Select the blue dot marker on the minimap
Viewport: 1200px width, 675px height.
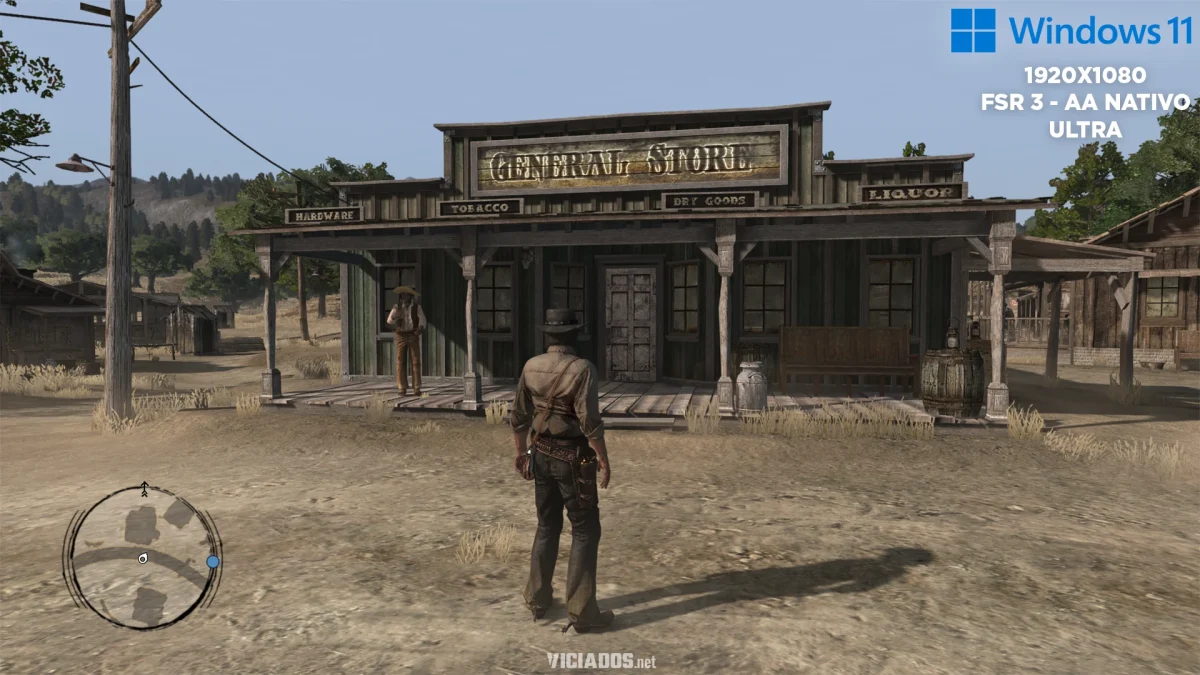click(213, 562)
